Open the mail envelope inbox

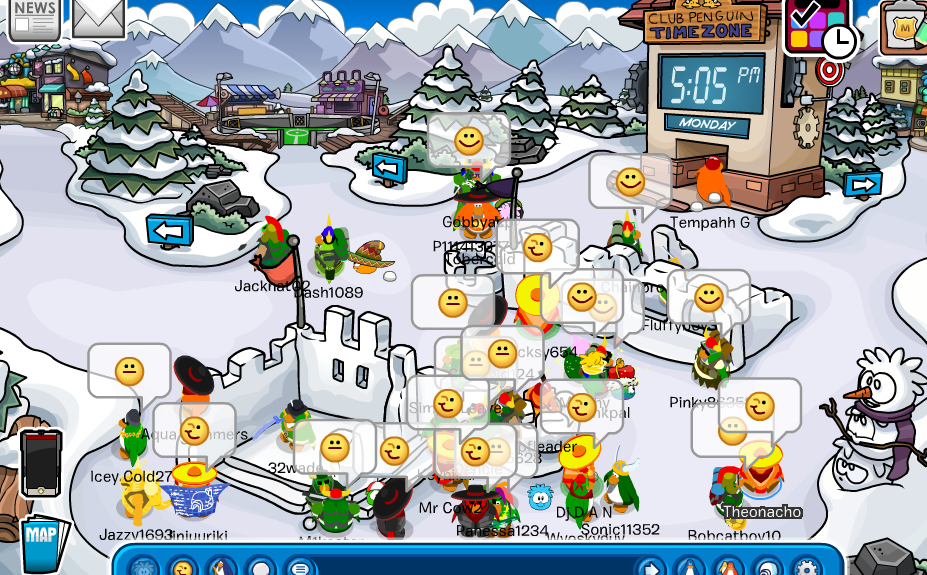click(x=98, y=17)
